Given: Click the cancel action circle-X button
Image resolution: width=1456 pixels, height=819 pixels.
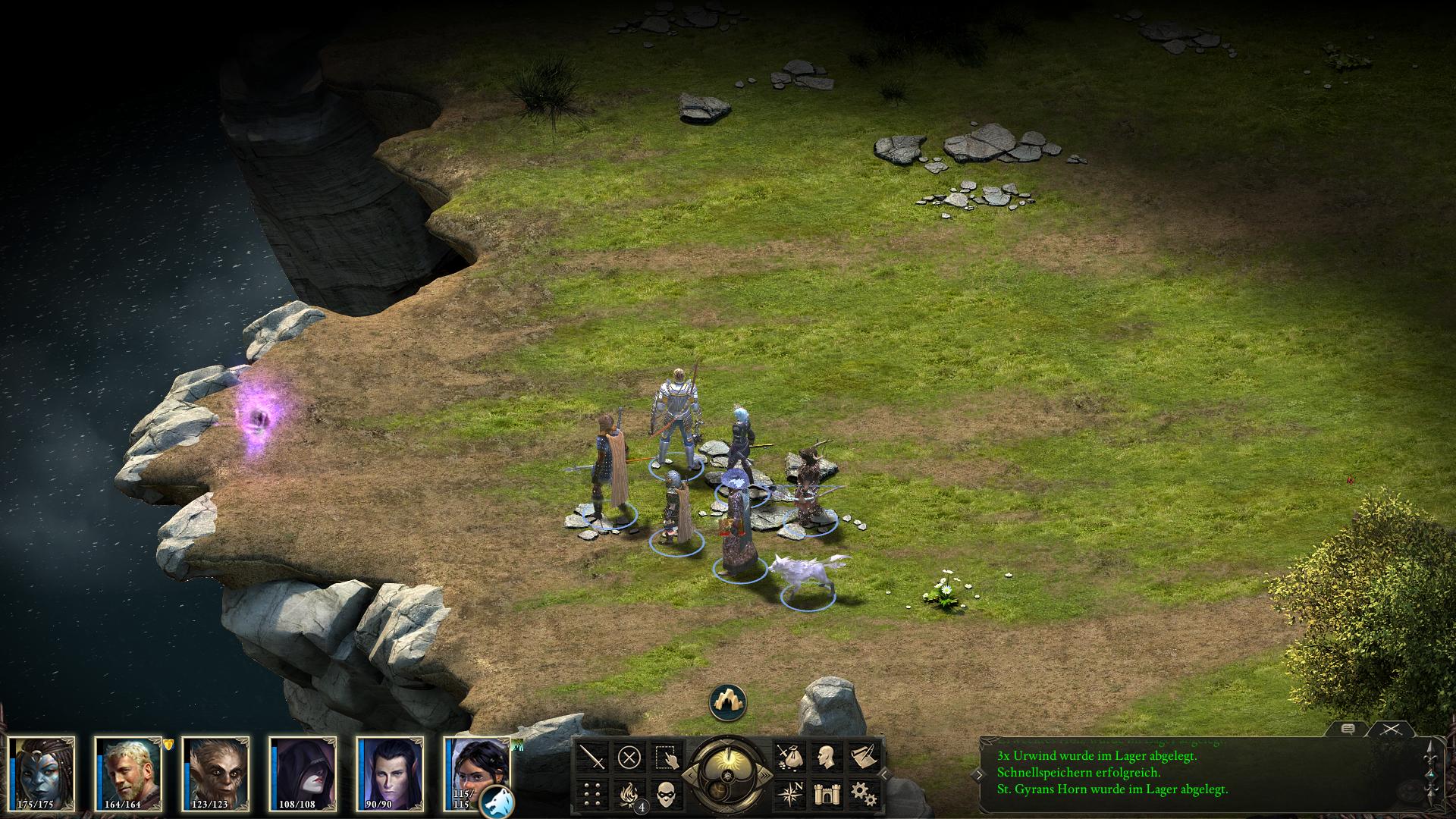Looking at the screenshot, I should (629, 757).
